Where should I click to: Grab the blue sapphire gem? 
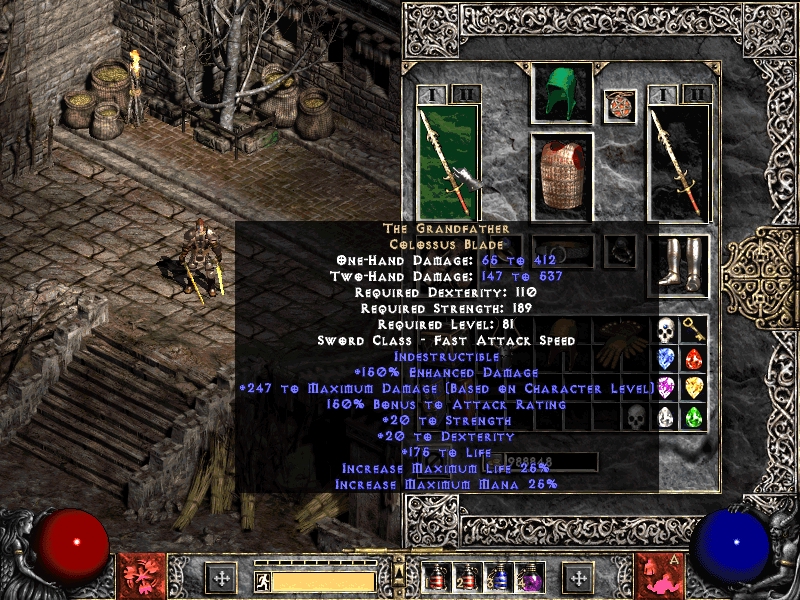click(666, 359)
